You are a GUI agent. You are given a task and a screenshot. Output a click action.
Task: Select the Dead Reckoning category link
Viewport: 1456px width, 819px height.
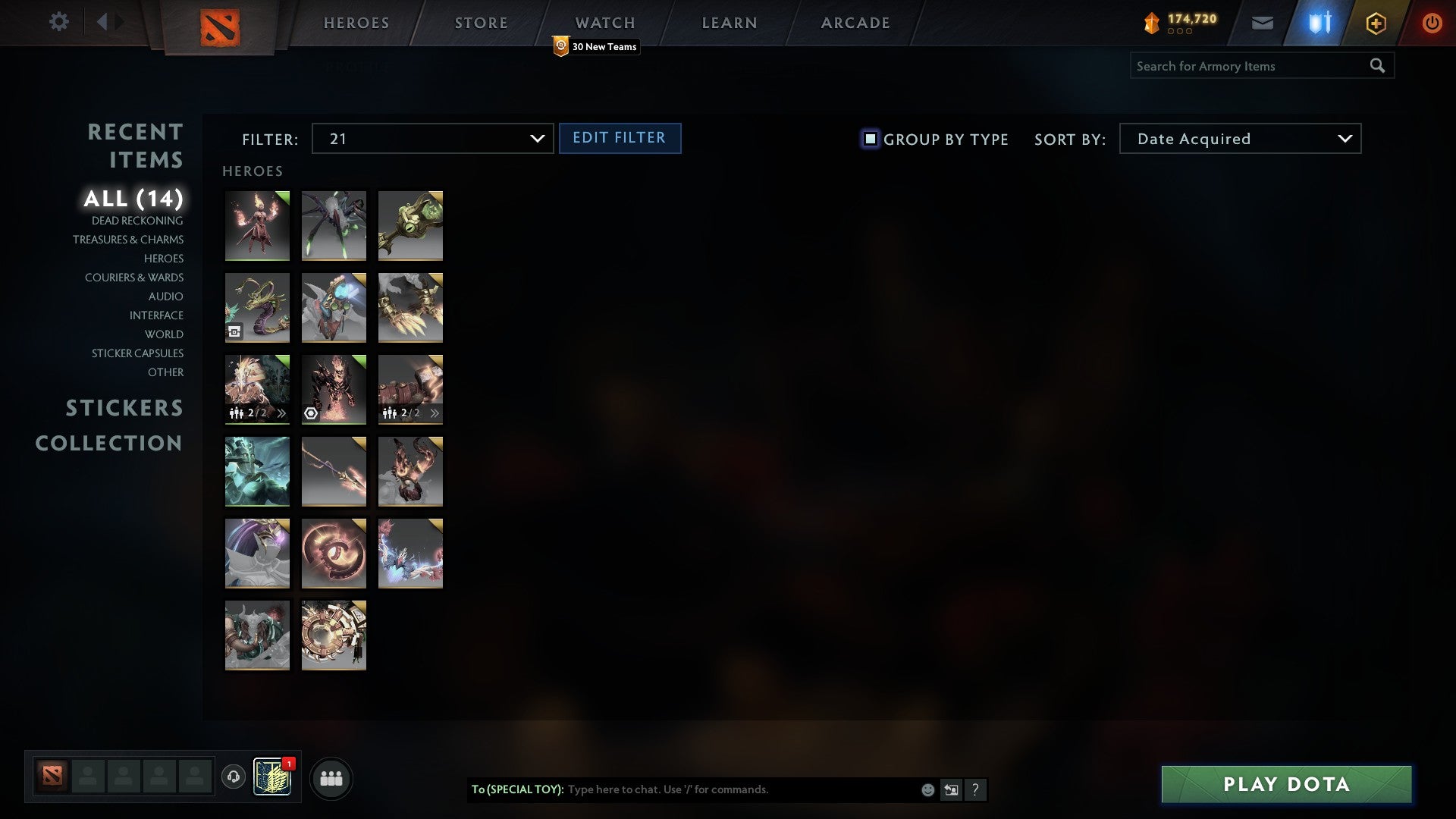[136, 221]
